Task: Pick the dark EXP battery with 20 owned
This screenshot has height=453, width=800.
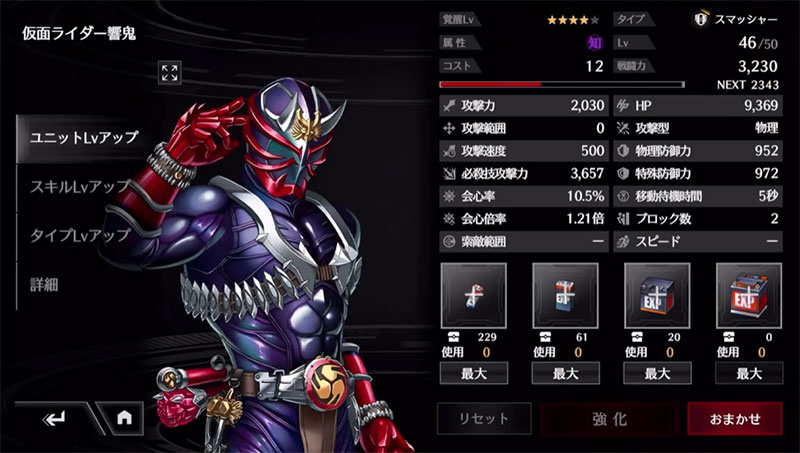Action: 657,295
